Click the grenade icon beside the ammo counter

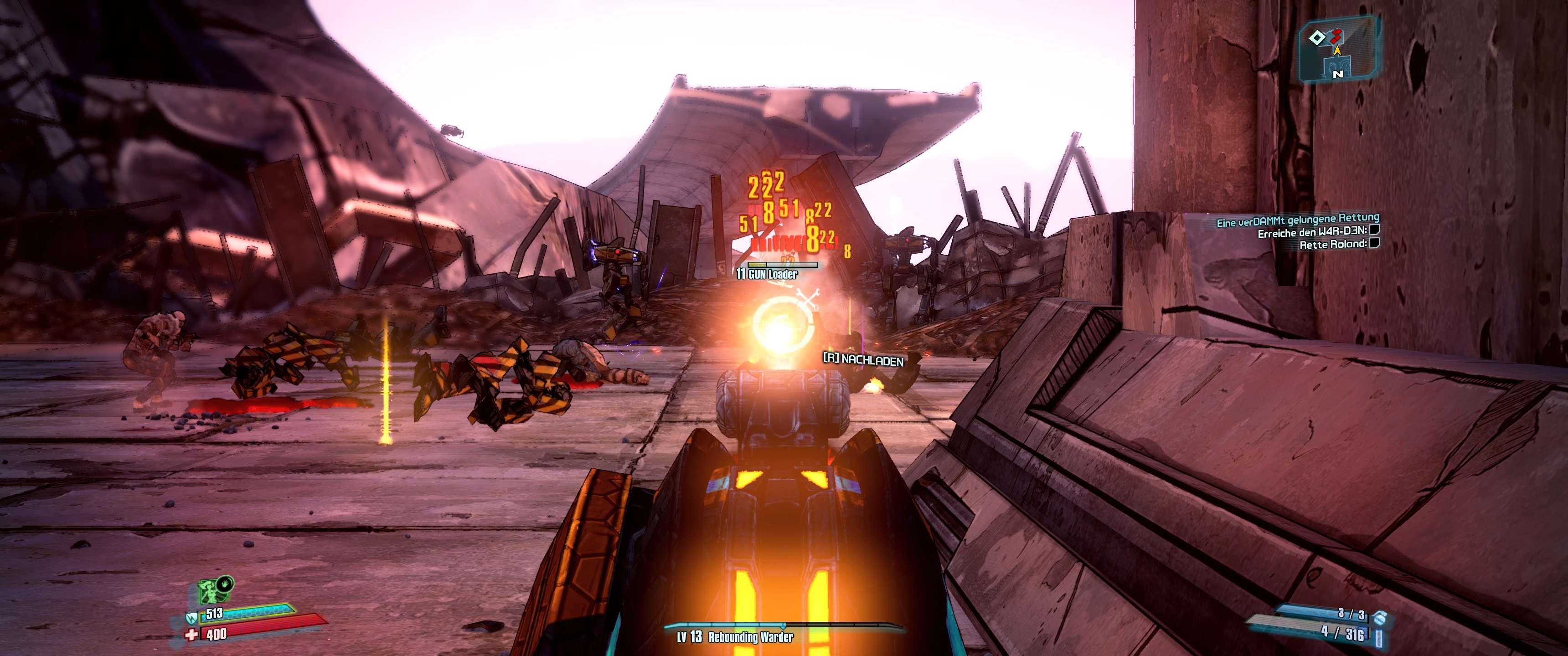(1380, 617)
